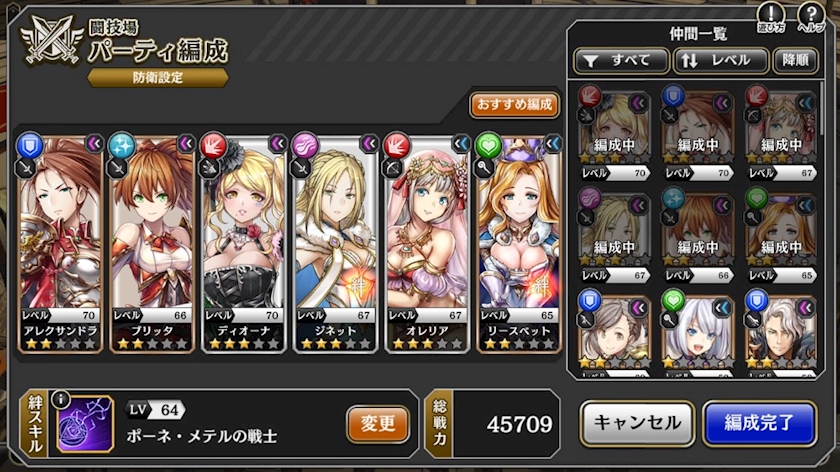This screenshot has width=840, height=472.
Task: Open the ヘルプ help icon
Action: (811, 17)
